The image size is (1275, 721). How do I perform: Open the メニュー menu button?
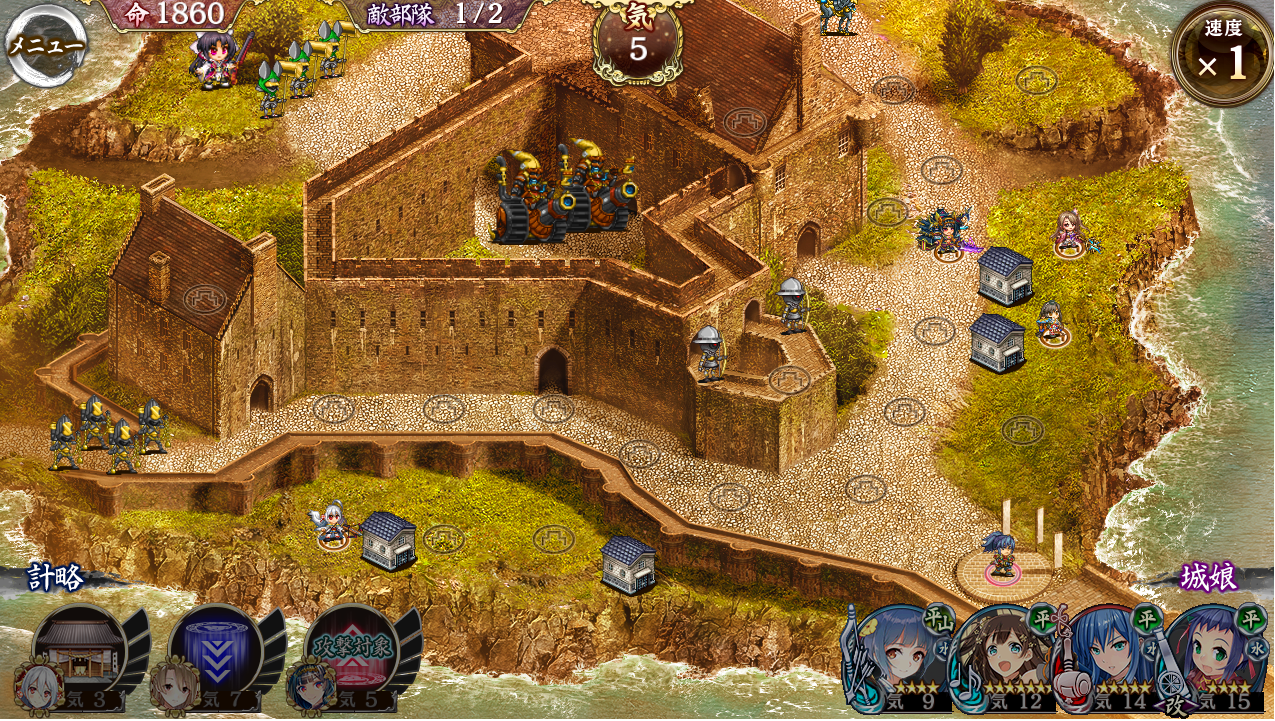click(x=45, y=45)
